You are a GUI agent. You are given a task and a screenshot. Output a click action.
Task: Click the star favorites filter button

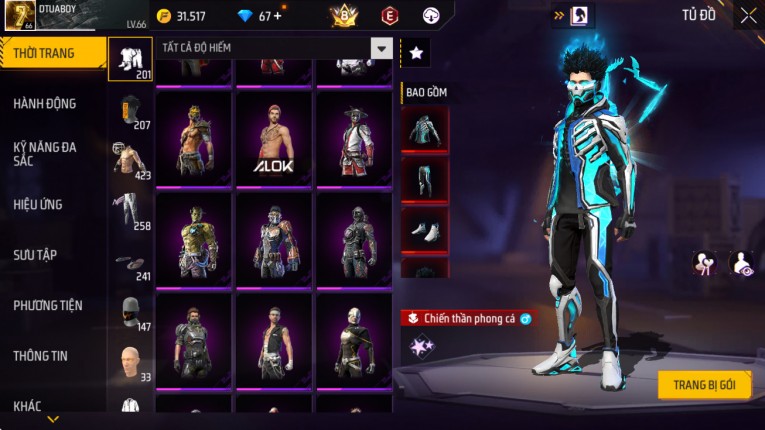pyautogui.click(x=415, y=53)
